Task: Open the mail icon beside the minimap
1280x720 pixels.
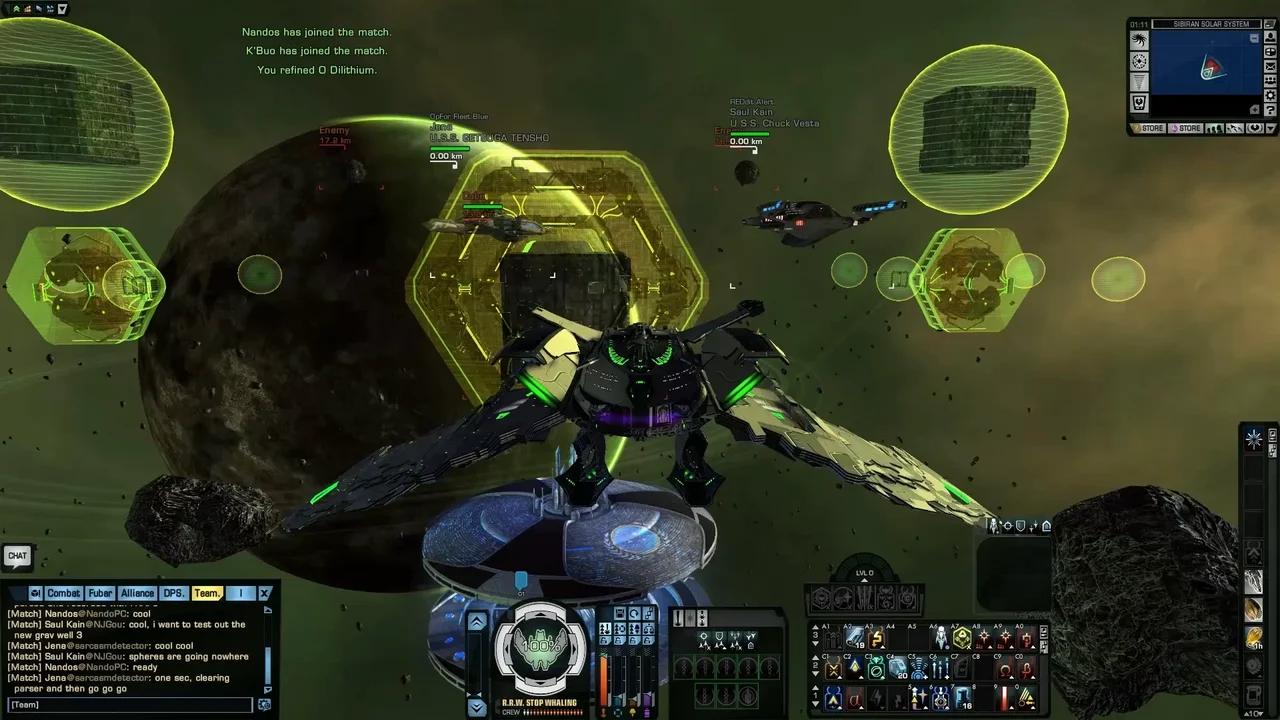Action: tap(1270, 66)
